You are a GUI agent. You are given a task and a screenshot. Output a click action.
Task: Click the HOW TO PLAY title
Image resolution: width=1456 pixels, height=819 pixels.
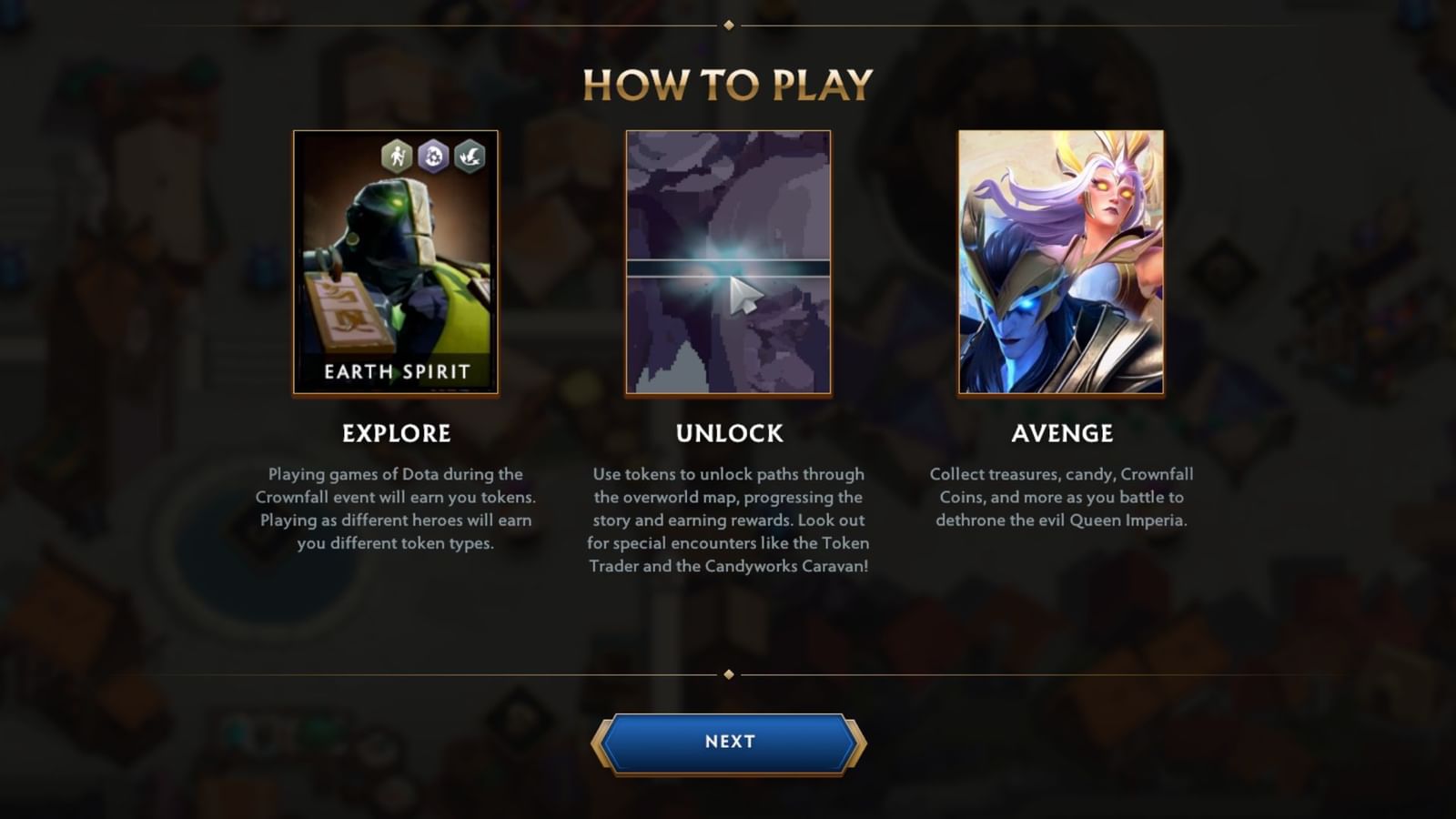(728, 87)
